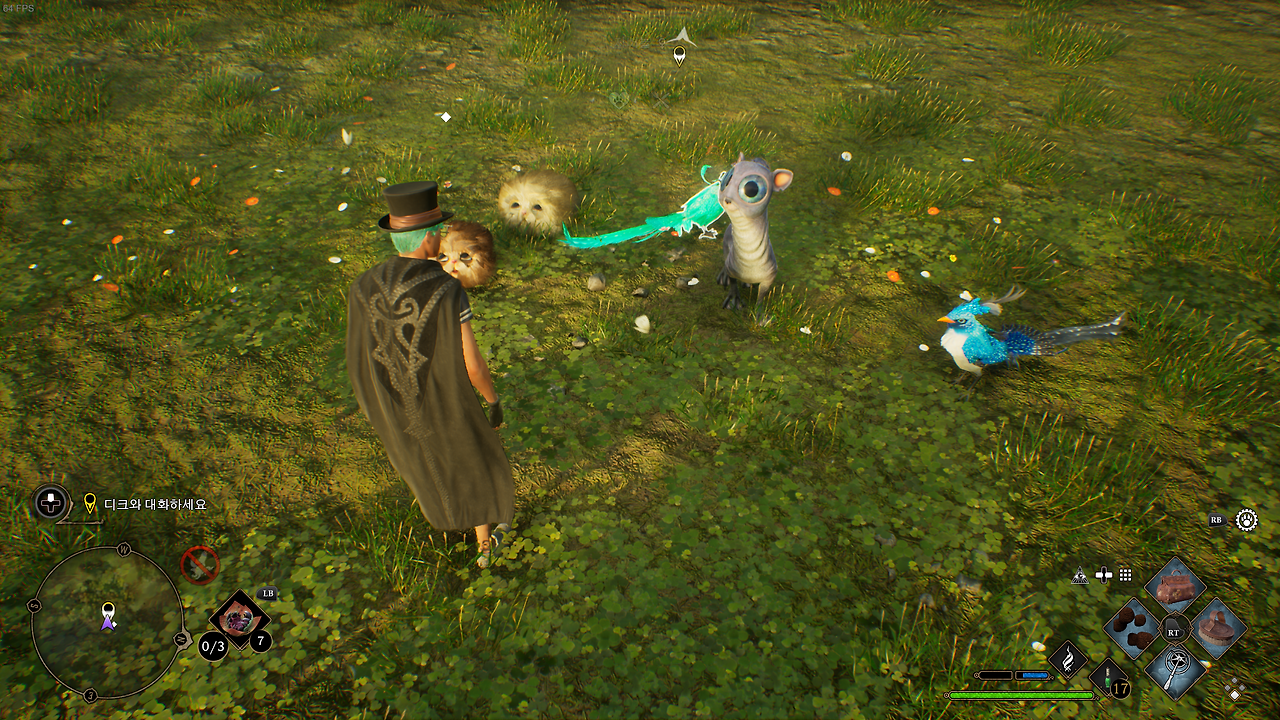Image resolution: width=1280 pixels, height=720 pixels.
Task: Select the d-pad cross indicator icon
Action: click(x=1104, y=575)
